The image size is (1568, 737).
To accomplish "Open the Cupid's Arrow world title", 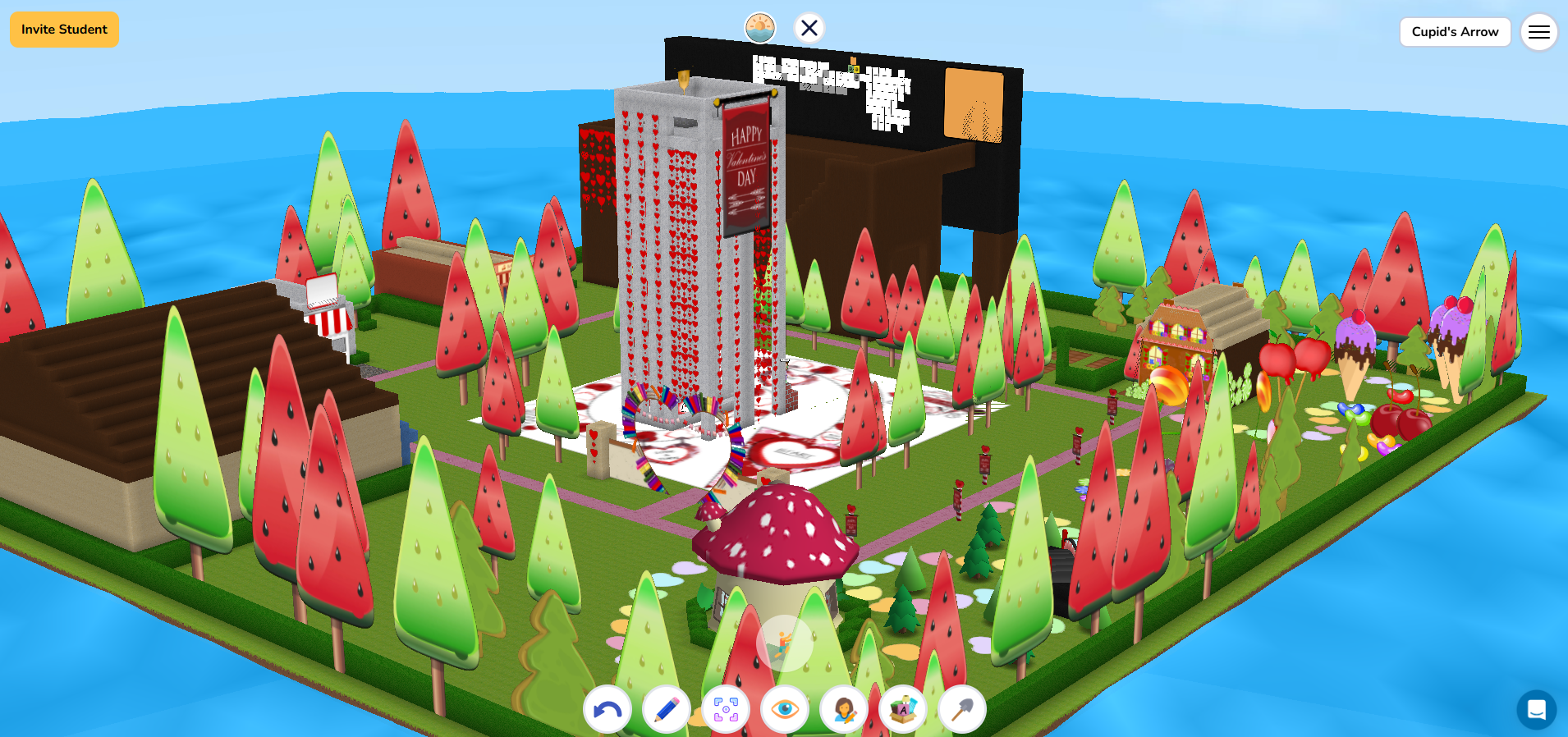I will (1455, 32).
